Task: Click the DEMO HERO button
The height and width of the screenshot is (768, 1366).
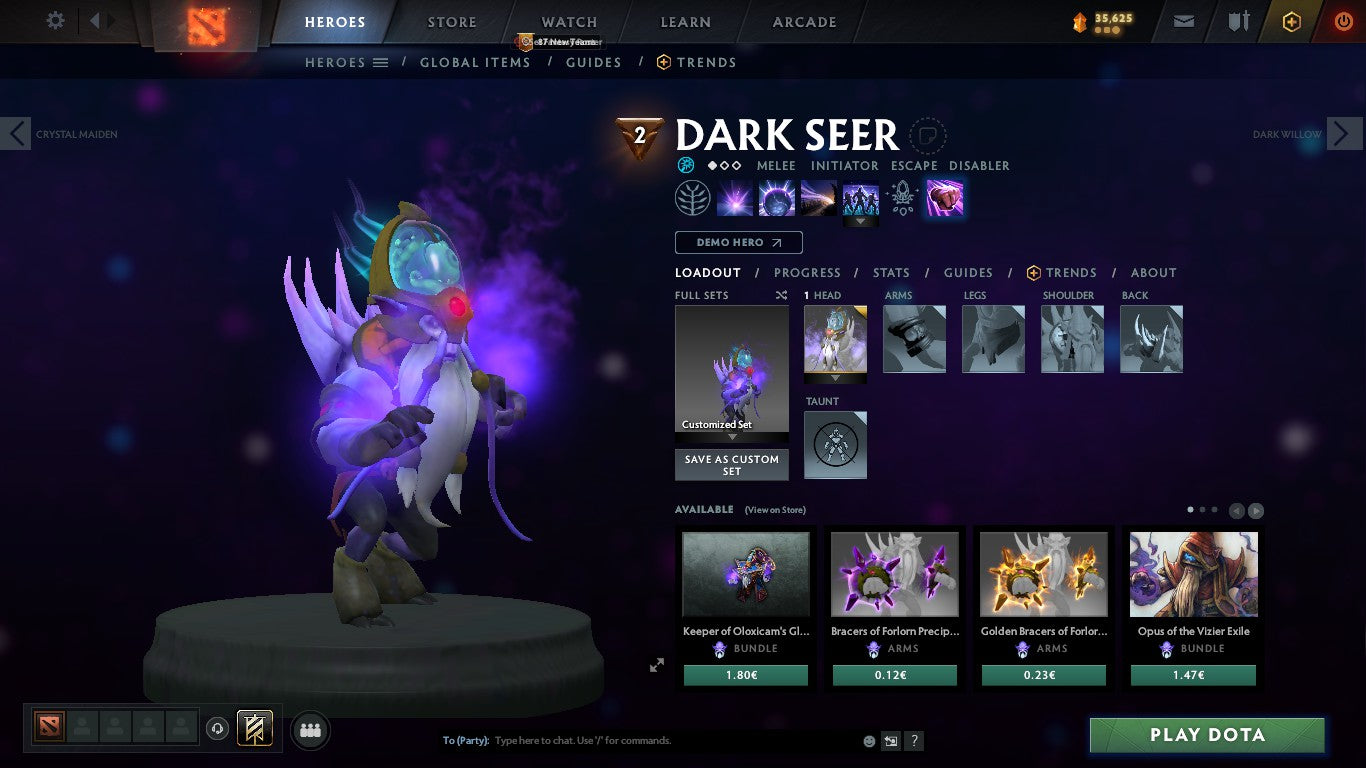Action: [x=737, y=242]
